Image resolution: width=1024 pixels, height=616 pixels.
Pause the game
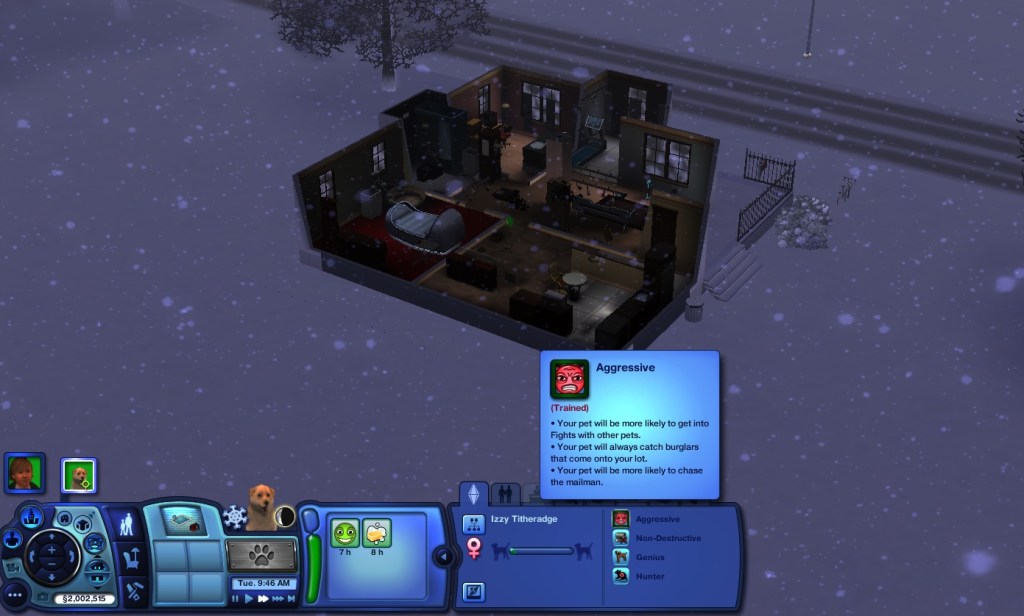coord(236,598)
